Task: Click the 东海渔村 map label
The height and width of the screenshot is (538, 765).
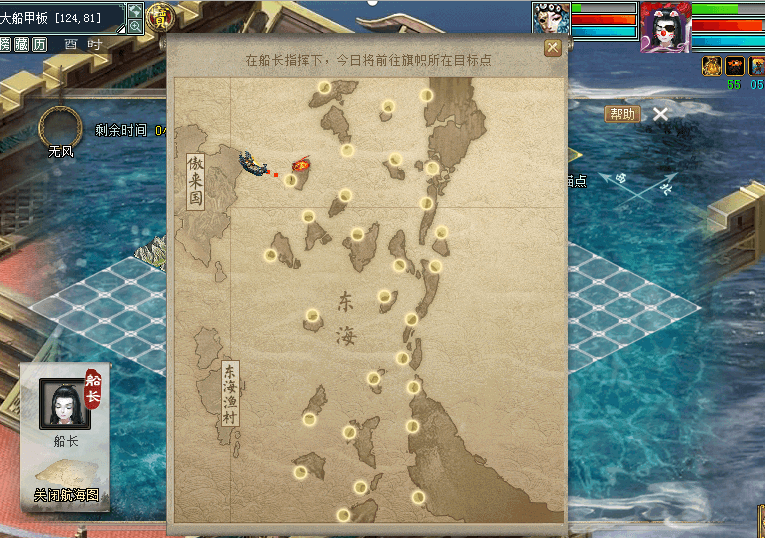Action: pos(230,392)
